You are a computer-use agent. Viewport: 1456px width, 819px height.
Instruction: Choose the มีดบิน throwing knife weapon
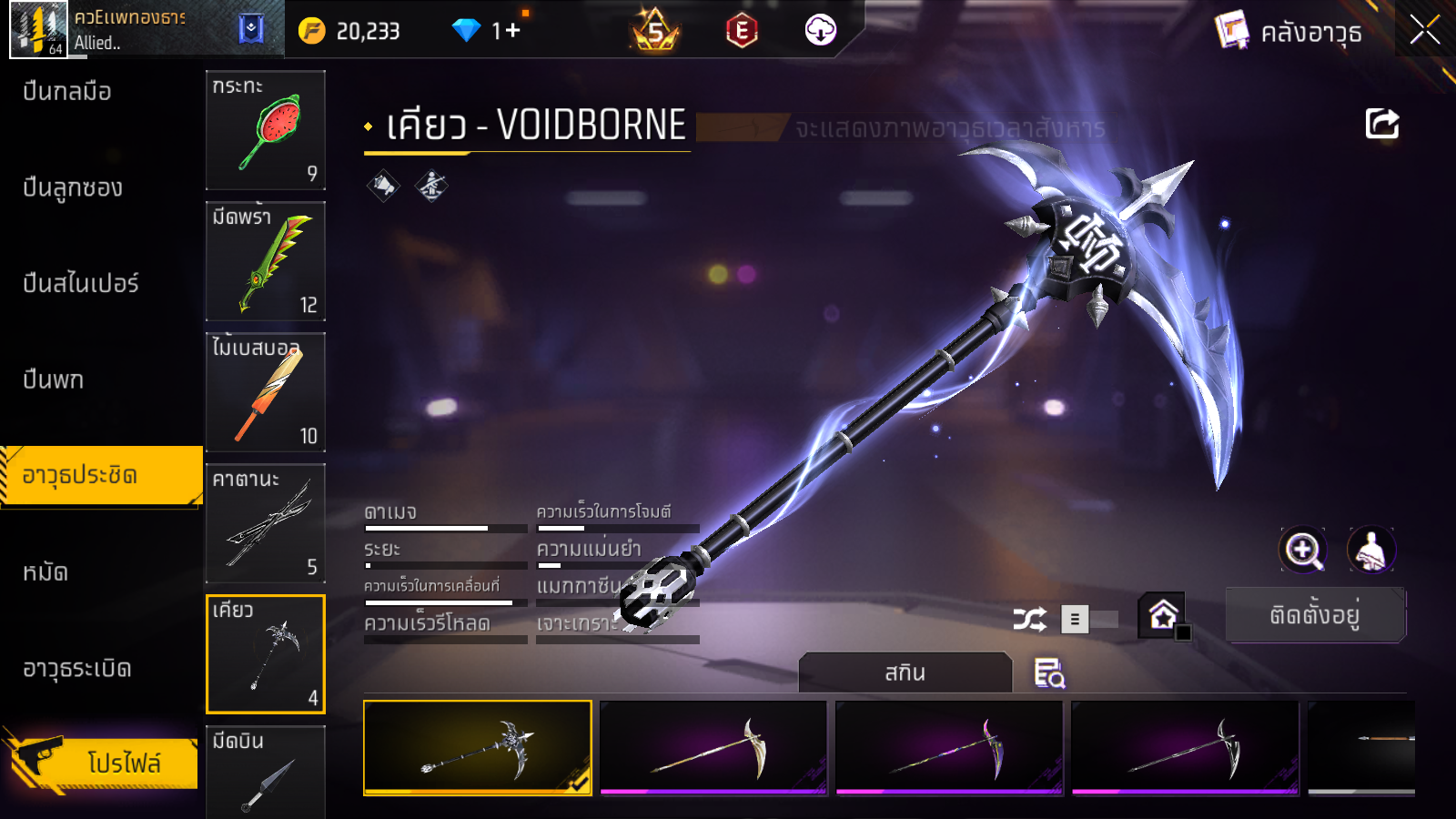tap(266, 772)
